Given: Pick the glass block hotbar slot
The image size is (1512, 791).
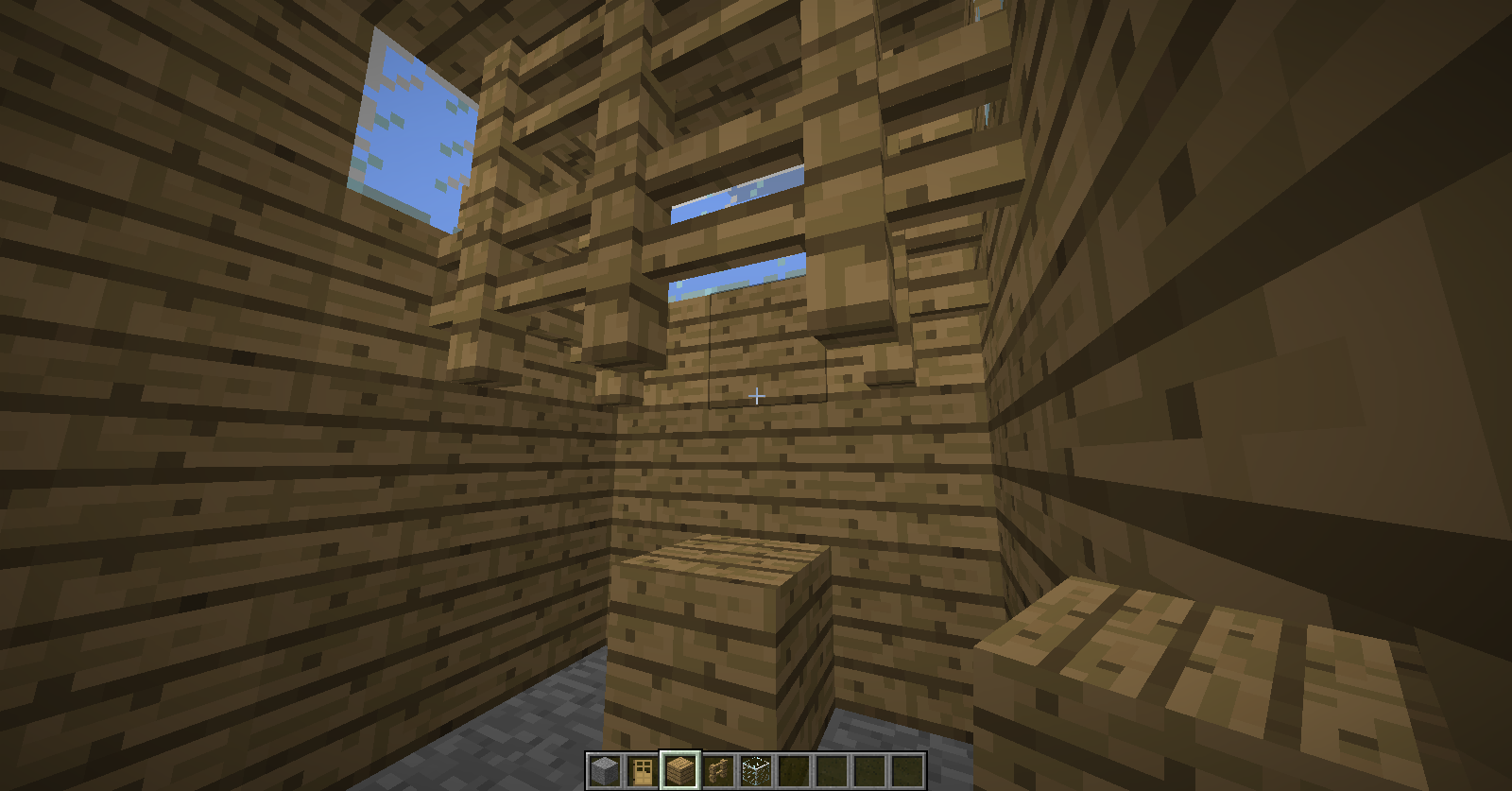Looking at the screenshot, I should [756, 770].
